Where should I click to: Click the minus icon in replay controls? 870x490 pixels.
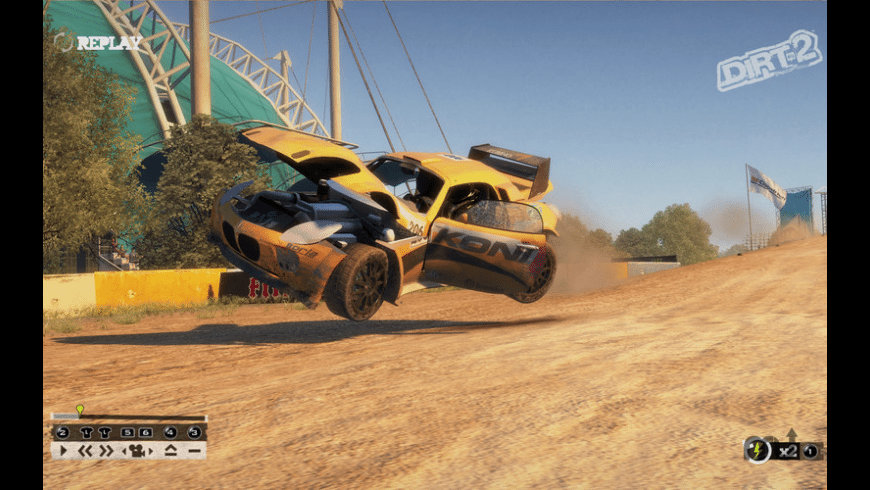pyautogui.click(x=194, y=451)
